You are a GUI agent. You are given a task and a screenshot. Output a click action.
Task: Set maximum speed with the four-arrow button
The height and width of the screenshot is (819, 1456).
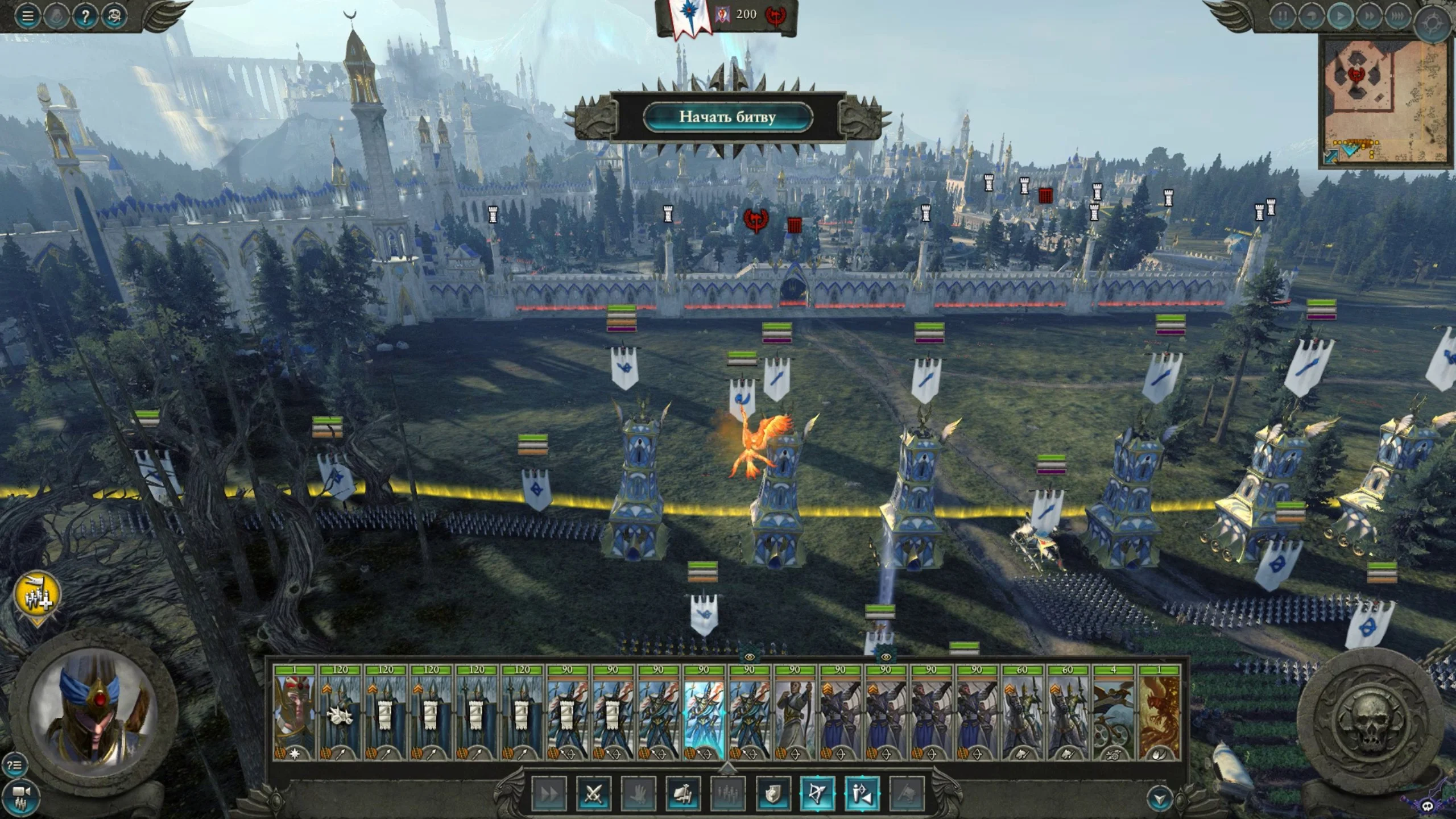(x=1397, y=16)
